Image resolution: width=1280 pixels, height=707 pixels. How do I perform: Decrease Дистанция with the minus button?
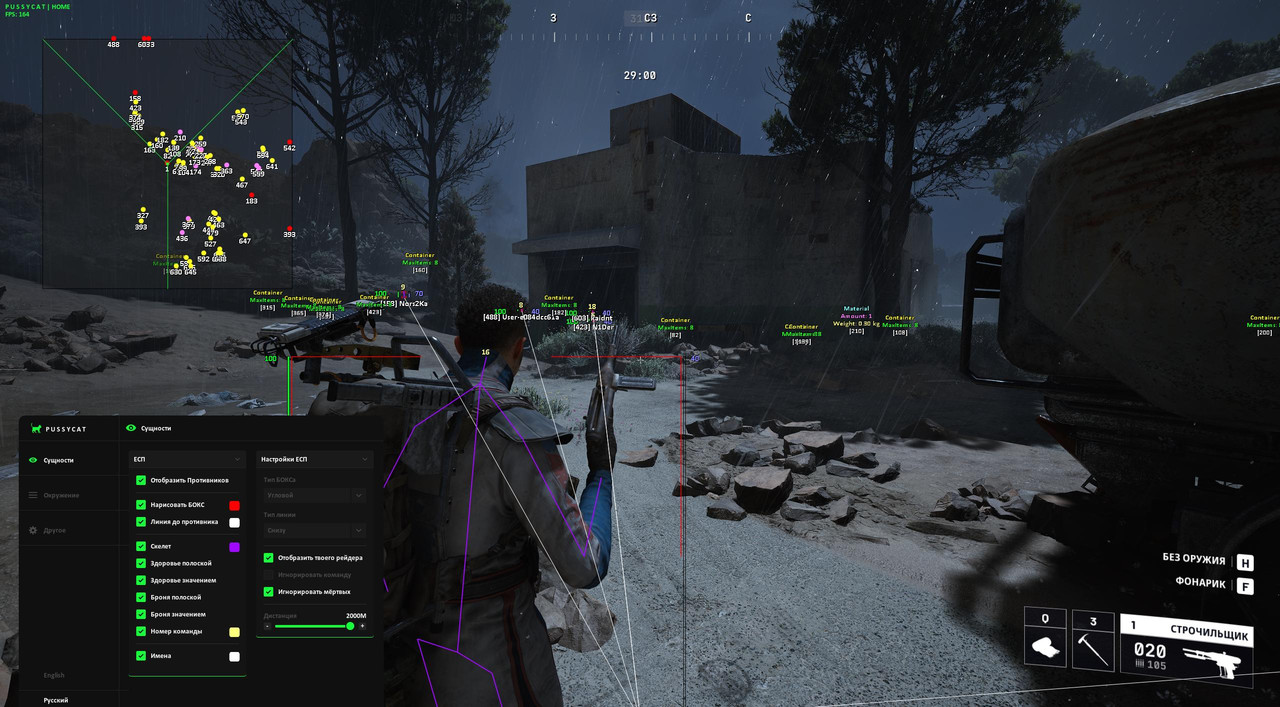(267, 626)
